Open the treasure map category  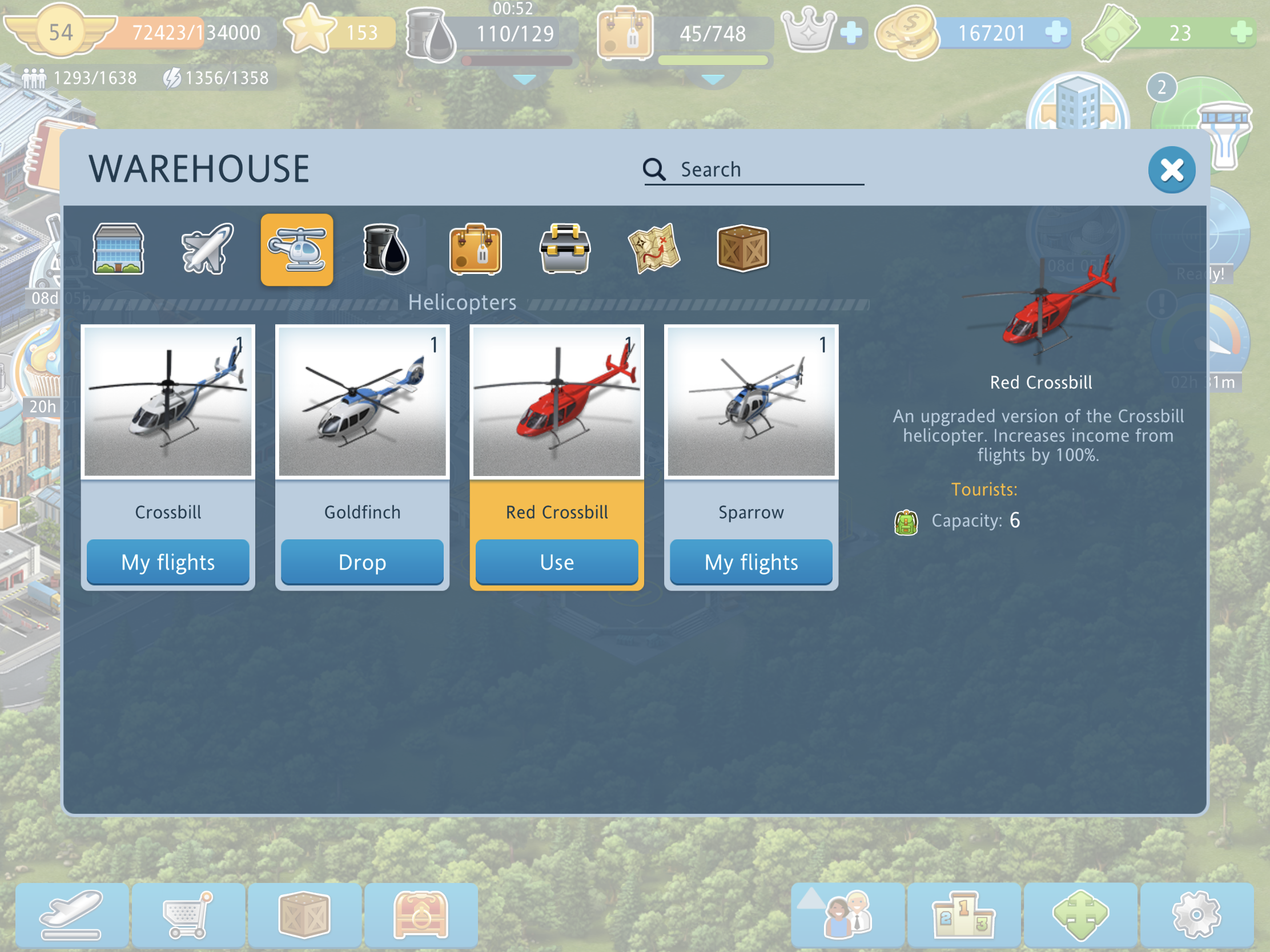(x=654, y=249)
